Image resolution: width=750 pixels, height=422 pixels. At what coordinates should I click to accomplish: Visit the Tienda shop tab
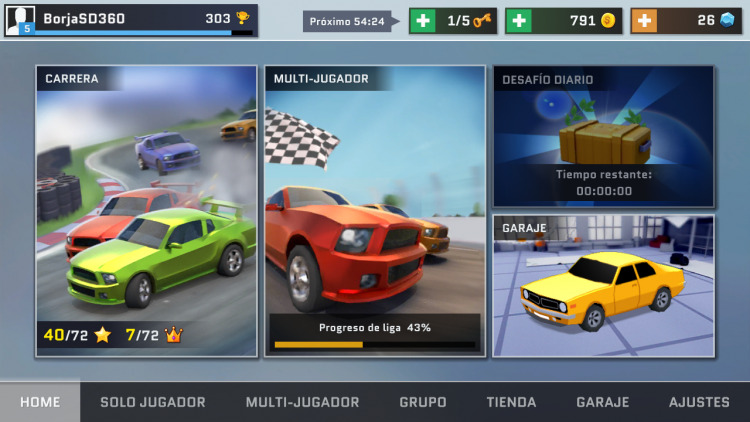511,402
